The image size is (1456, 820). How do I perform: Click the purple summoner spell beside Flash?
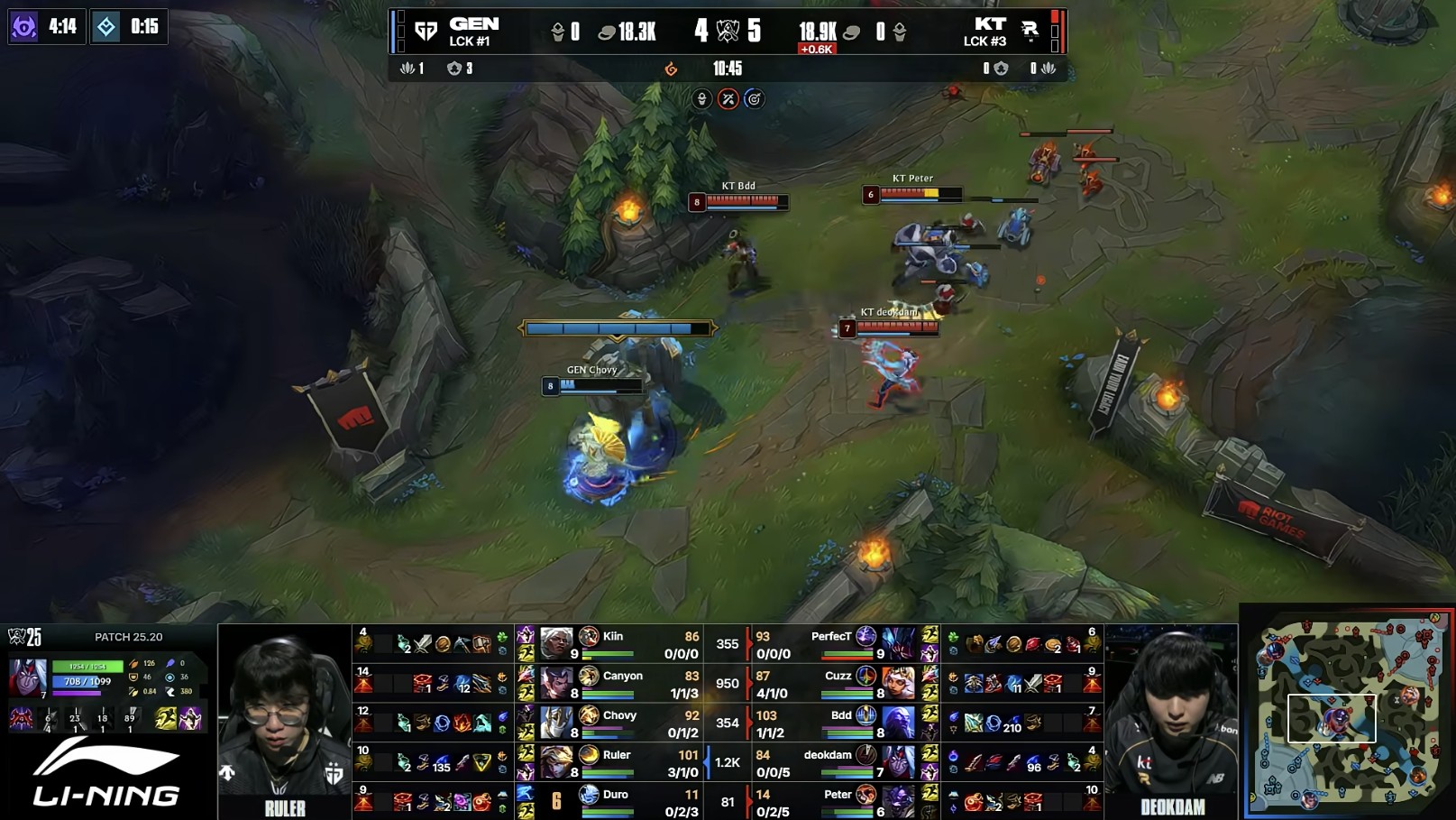point(190,718)
